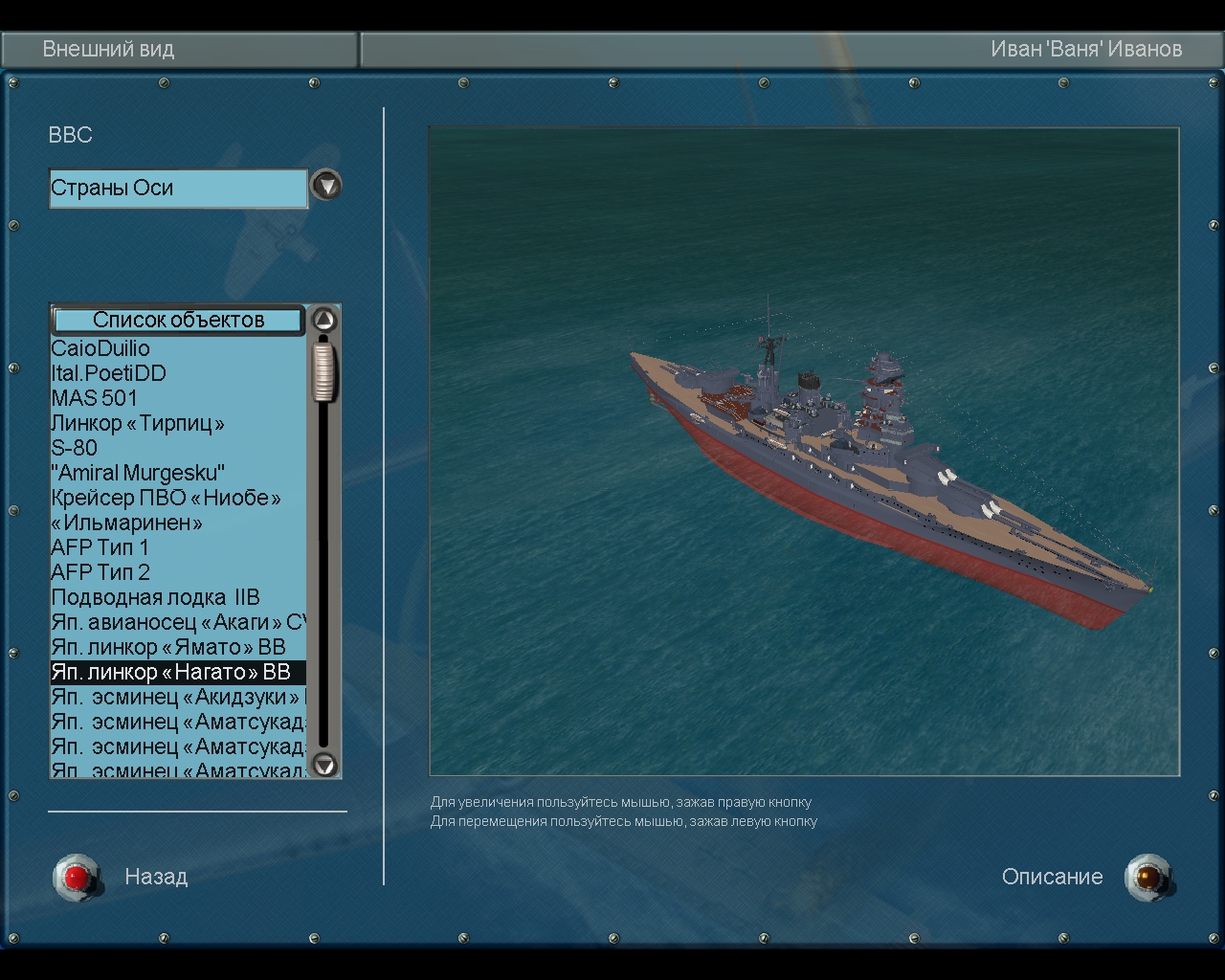Screen dimensions: 1225x980
Task: Click the list's scroll-up arrow
Action: coord(324,320)
